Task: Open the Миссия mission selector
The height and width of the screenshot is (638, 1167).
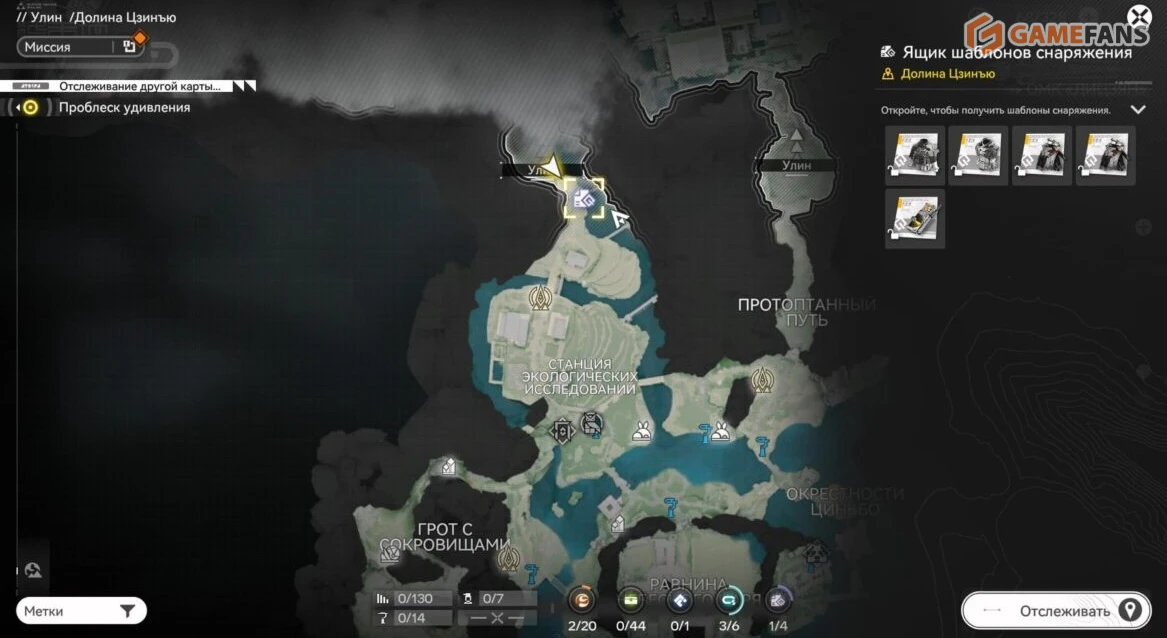Action: click(78, 46)
